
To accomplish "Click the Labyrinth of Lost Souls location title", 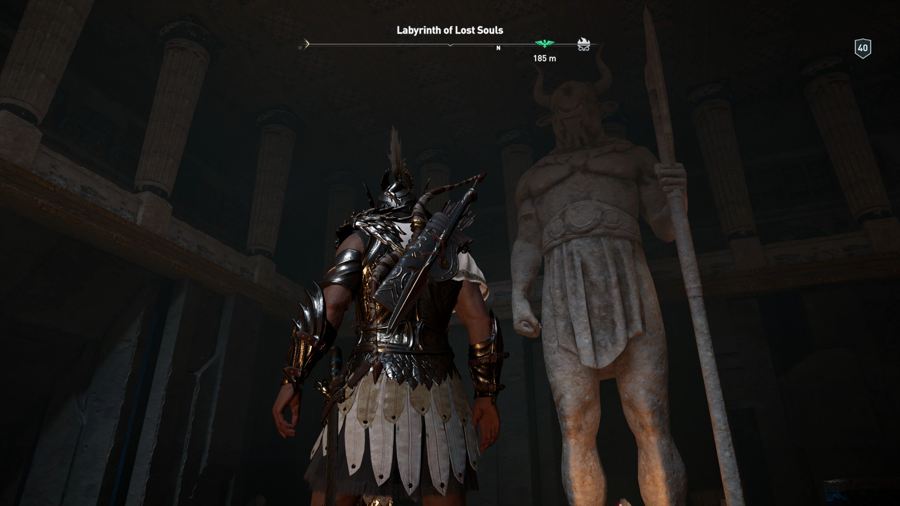I will click(x=450, y=30).
